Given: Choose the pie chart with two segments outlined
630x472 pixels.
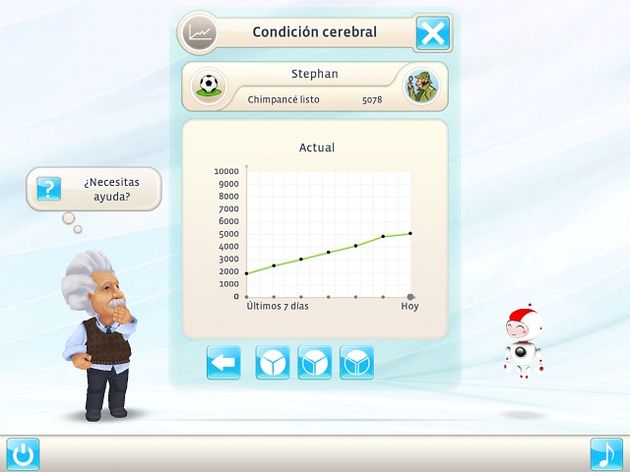Looking at the screenshot, I should (357, 362).
